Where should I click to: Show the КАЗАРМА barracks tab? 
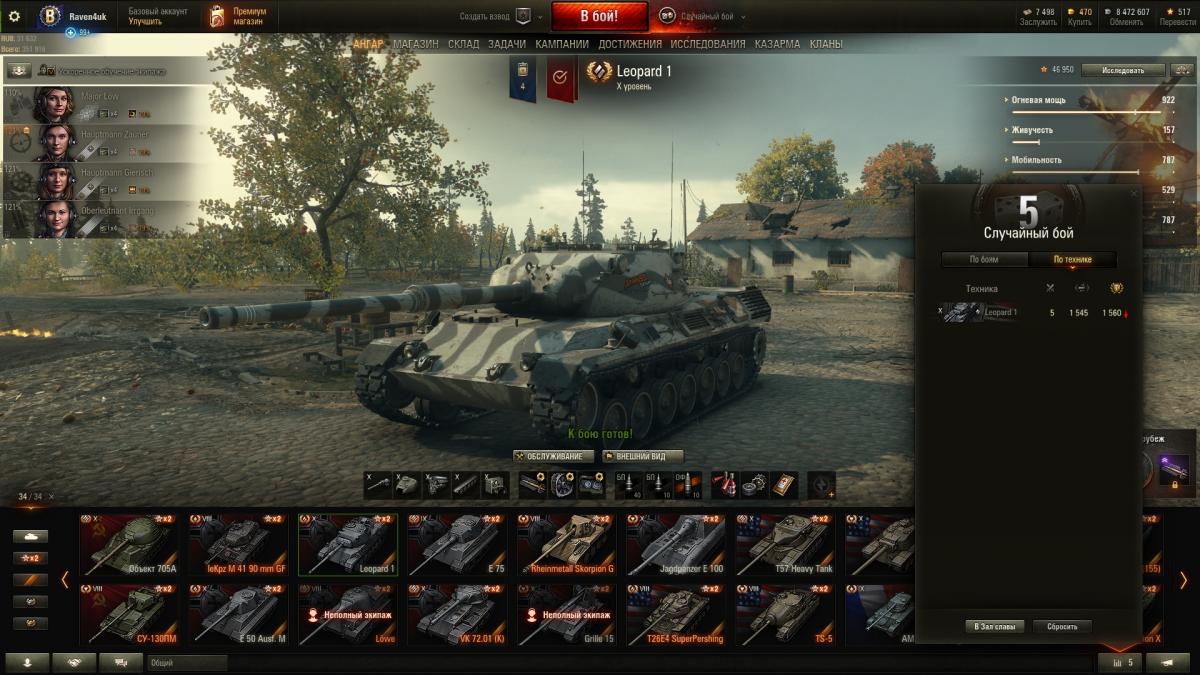click(777, 44)
